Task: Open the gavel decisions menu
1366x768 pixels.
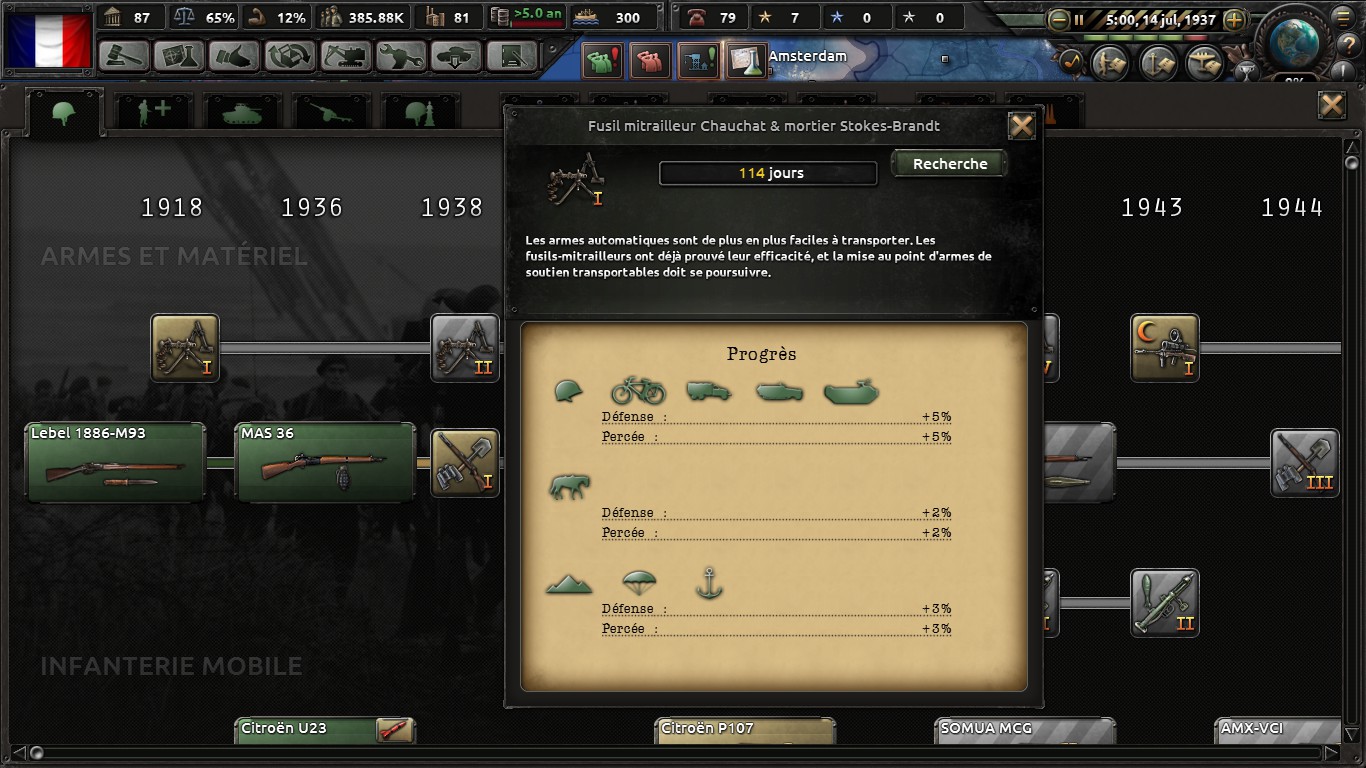Action: click(x=125, y=56)
